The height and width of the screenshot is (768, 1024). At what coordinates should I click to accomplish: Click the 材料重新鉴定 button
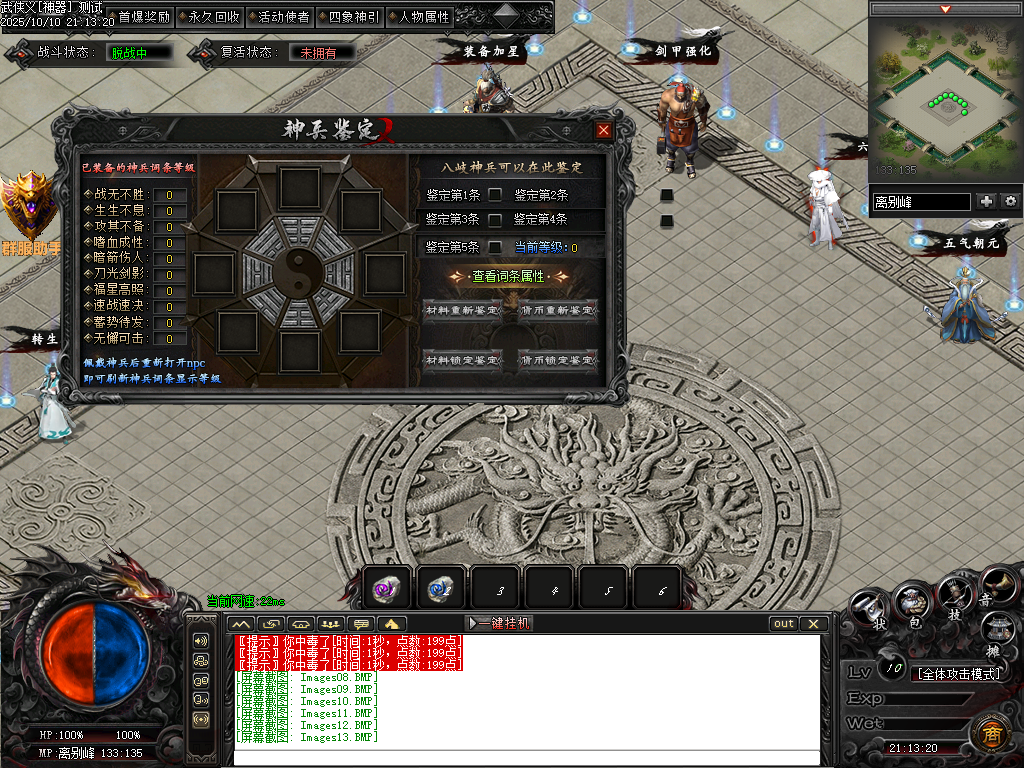462,310
